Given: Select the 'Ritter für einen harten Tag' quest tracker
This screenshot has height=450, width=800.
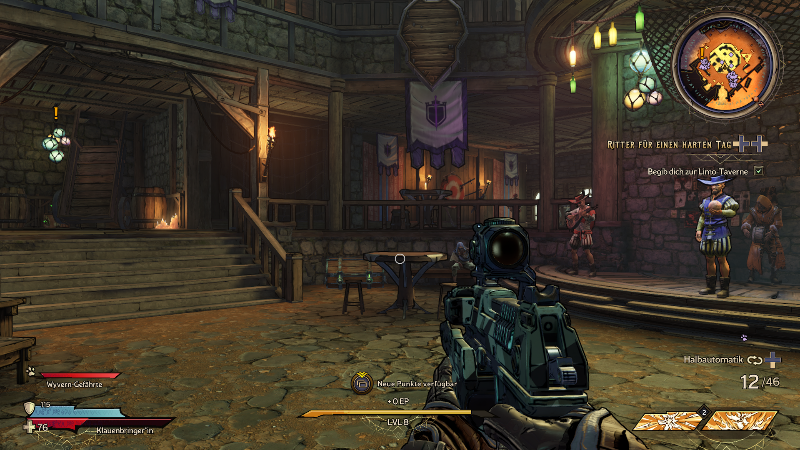Looking at the screenshot, I should click(671, 145).
